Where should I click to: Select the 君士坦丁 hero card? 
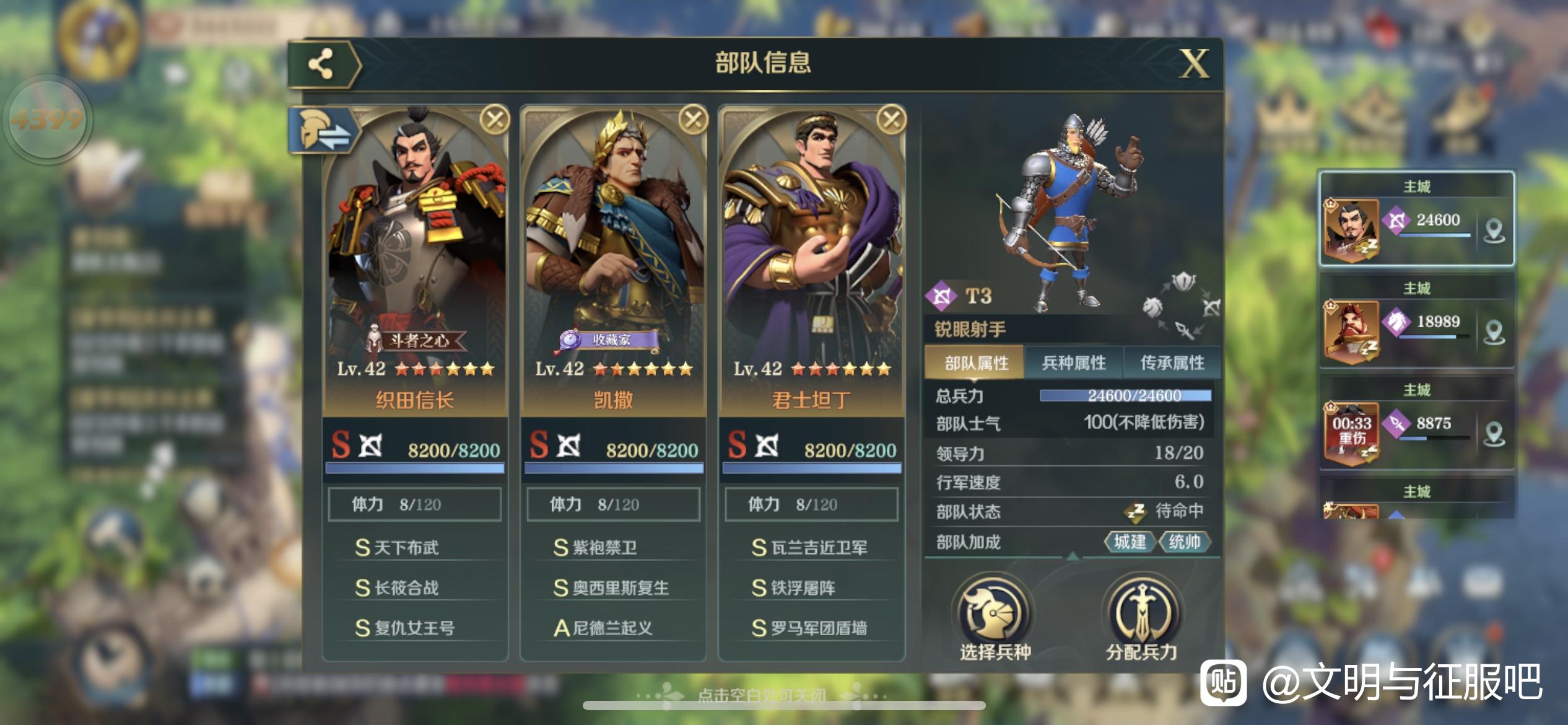click(x=811, y=260)
